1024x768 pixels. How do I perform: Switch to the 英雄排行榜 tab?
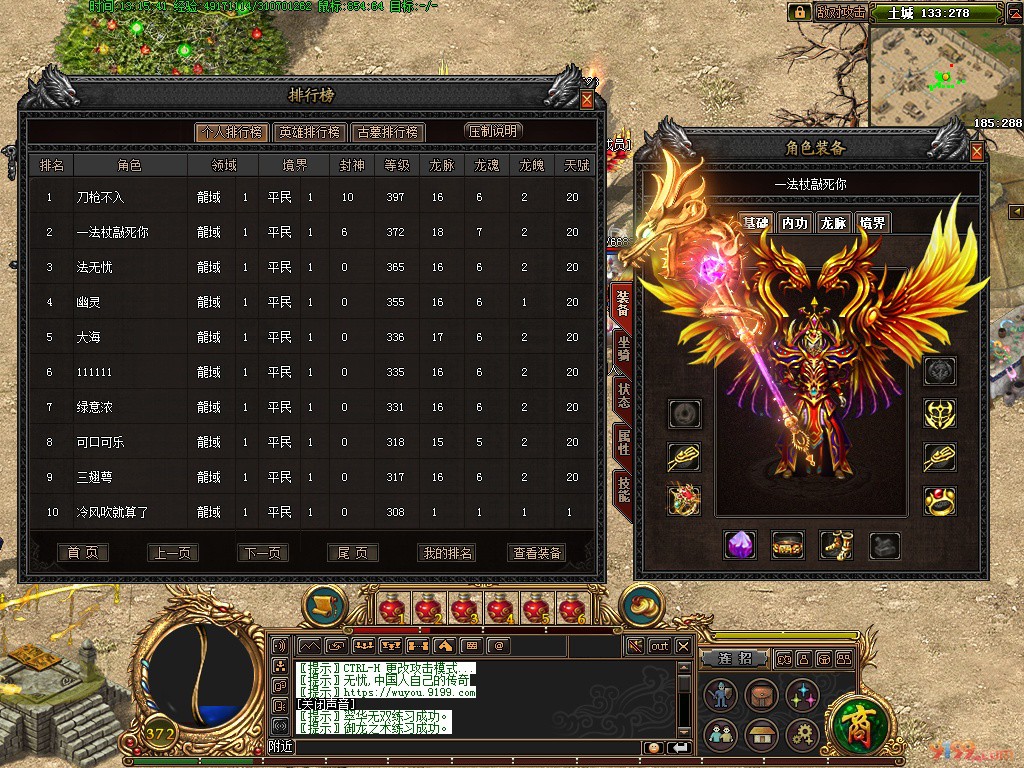coord(309,132)
